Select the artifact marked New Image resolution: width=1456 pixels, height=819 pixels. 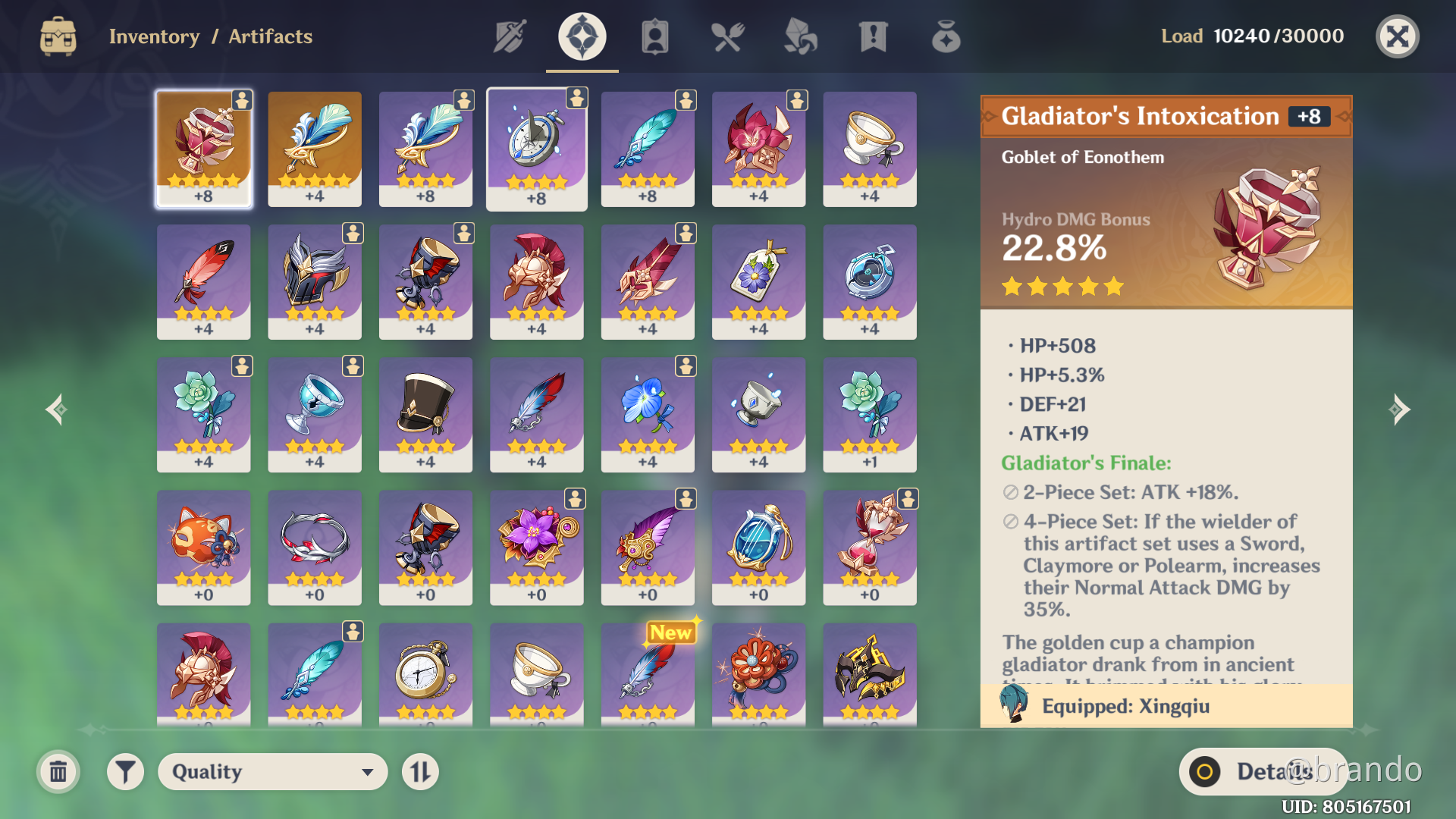point(648,675)
